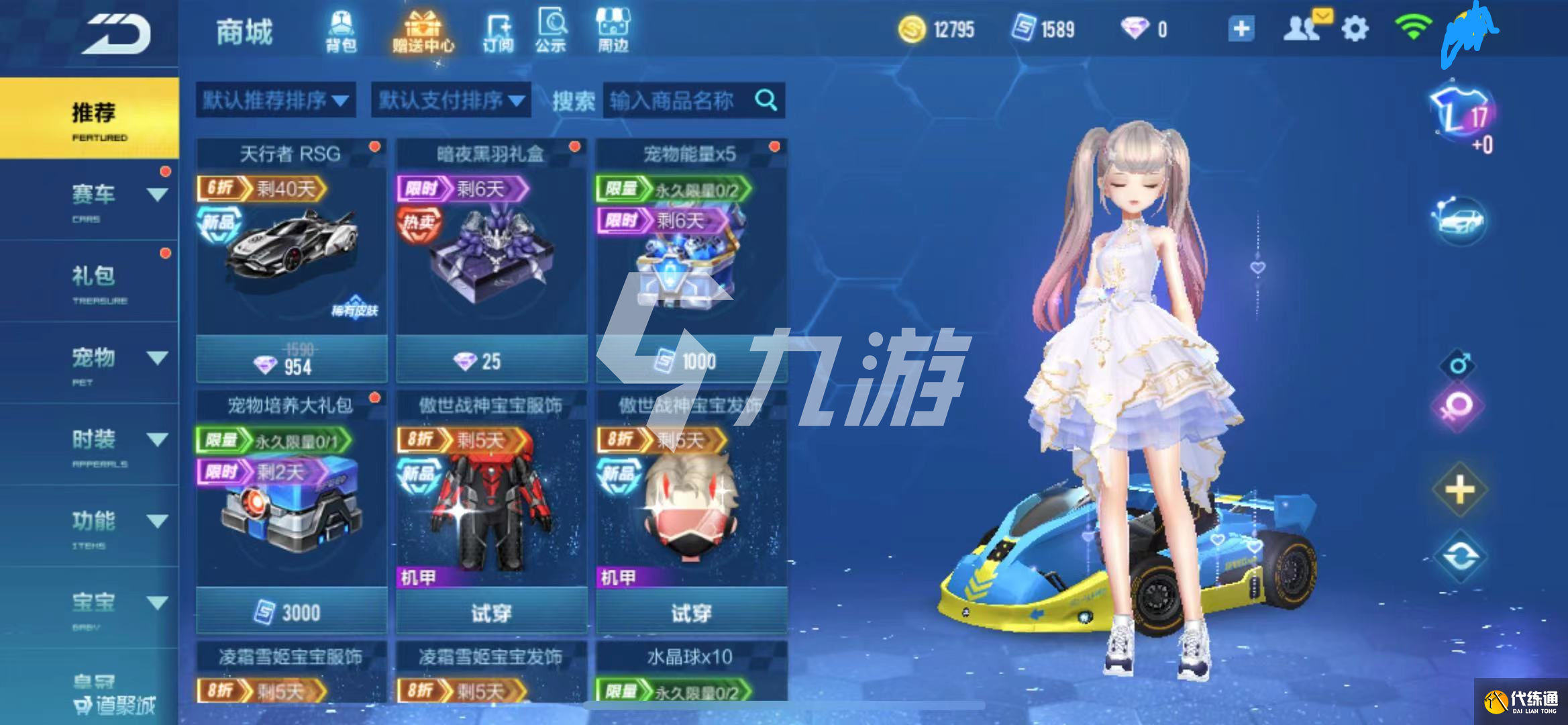Expand the 赛车 category arrow

pyautogui.click(x=158, y=195)
